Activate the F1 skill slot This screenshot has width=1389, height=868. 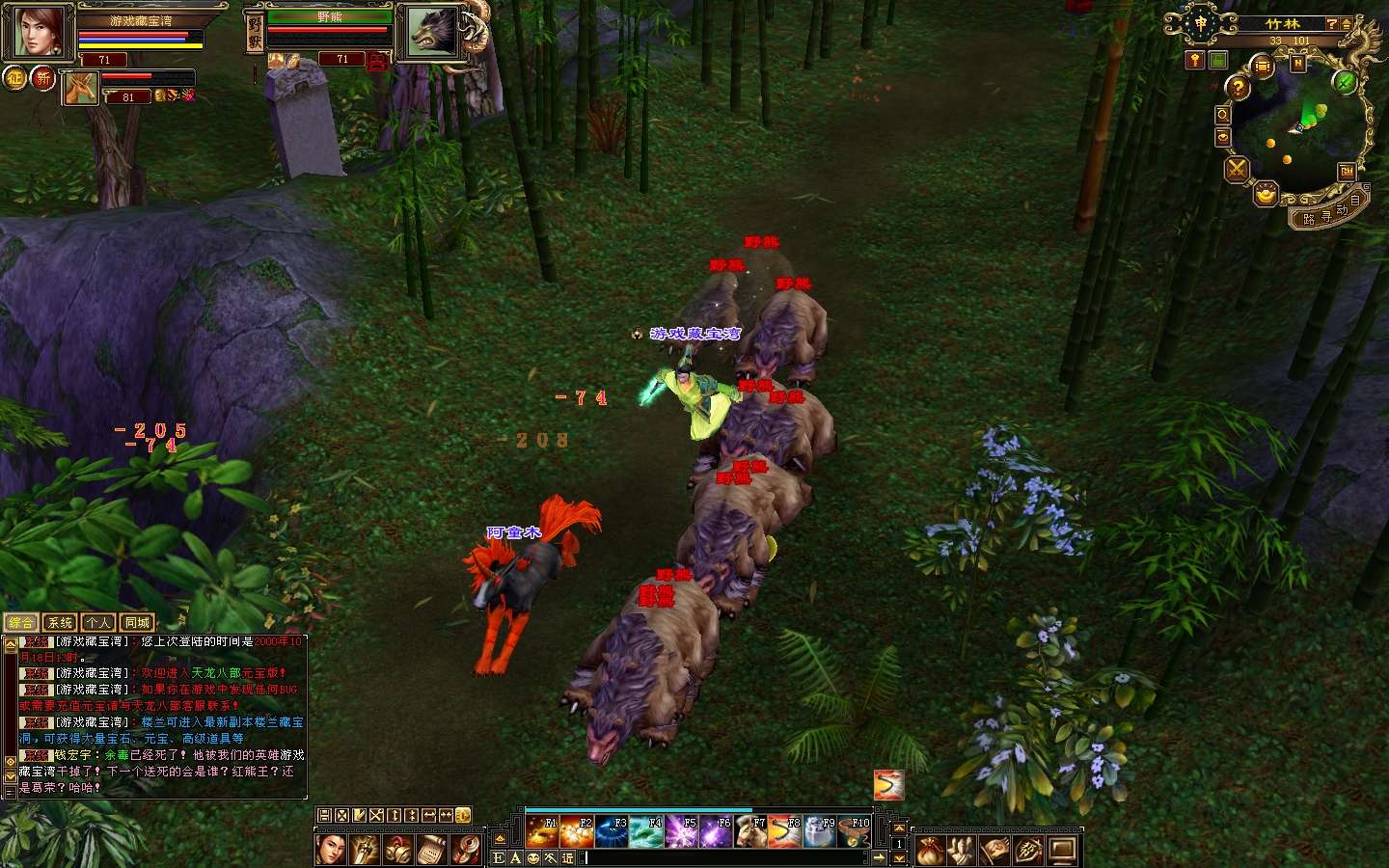[541, 831]
